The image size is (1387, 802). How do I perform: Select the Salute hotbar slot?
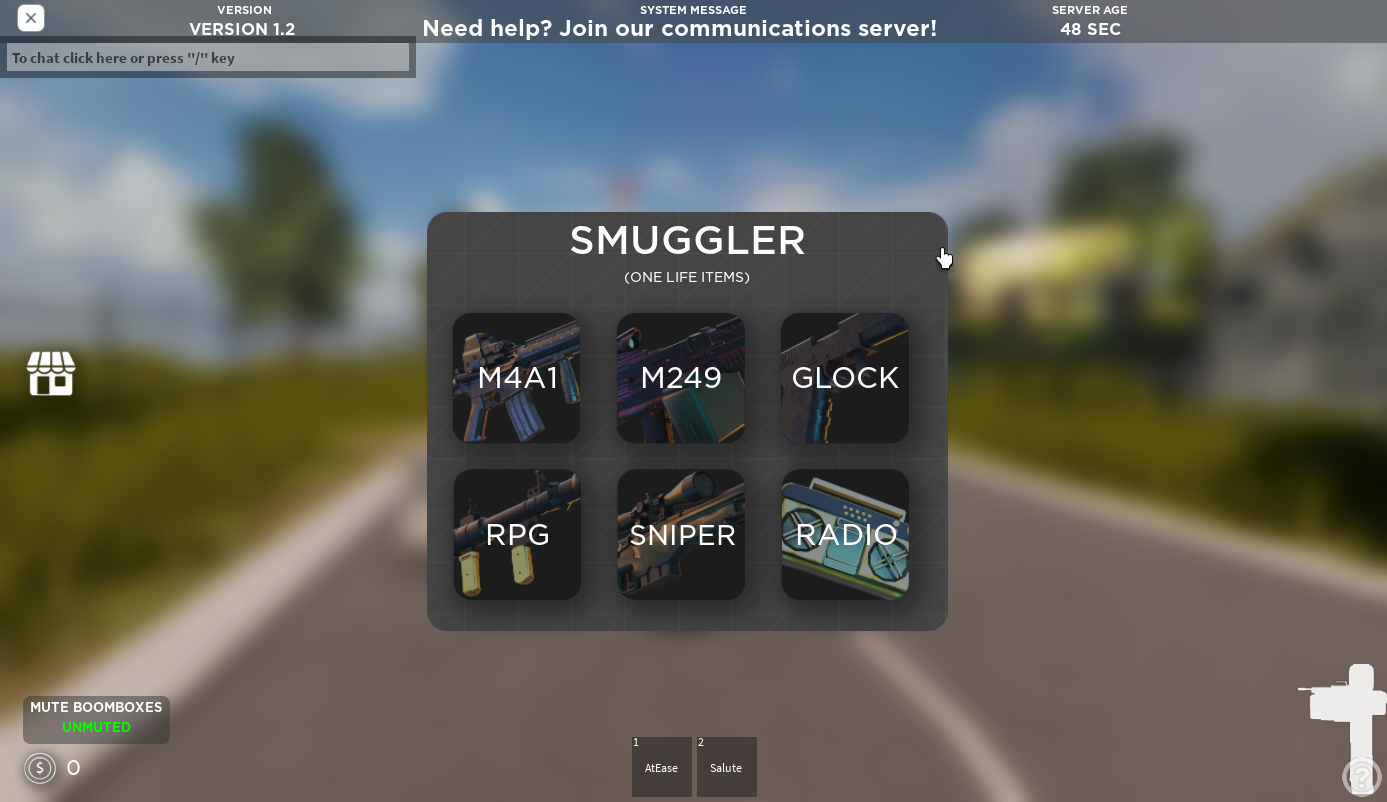click(726, 767)
